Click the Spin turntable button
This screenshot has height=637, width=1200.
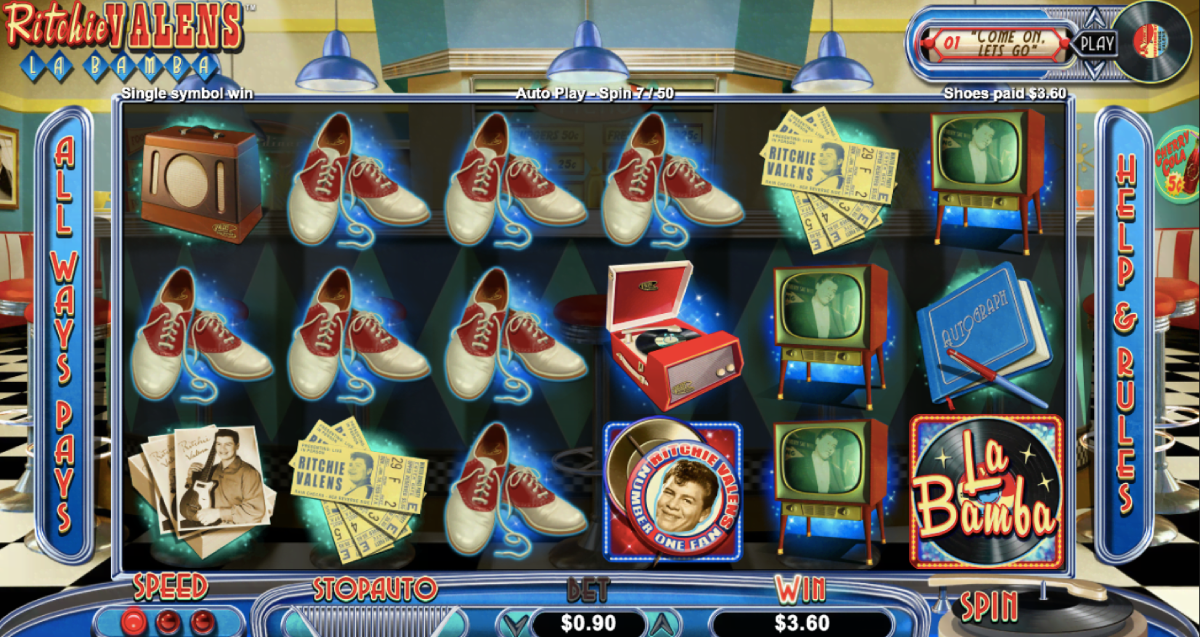[x=989, y=606]
